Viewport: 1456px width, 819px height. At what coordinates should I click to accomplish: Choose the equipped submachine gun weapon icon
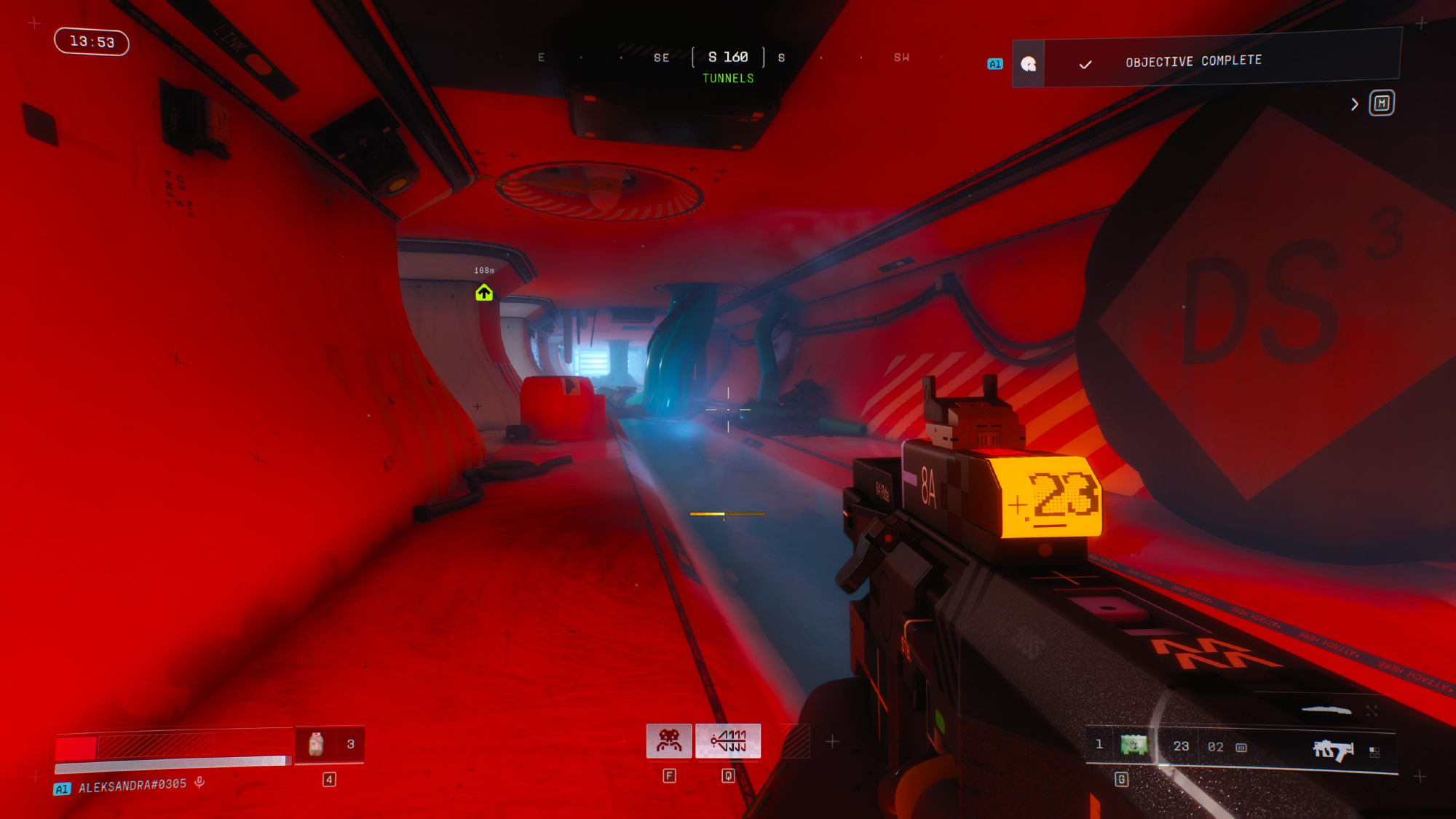click(1332, 750)
